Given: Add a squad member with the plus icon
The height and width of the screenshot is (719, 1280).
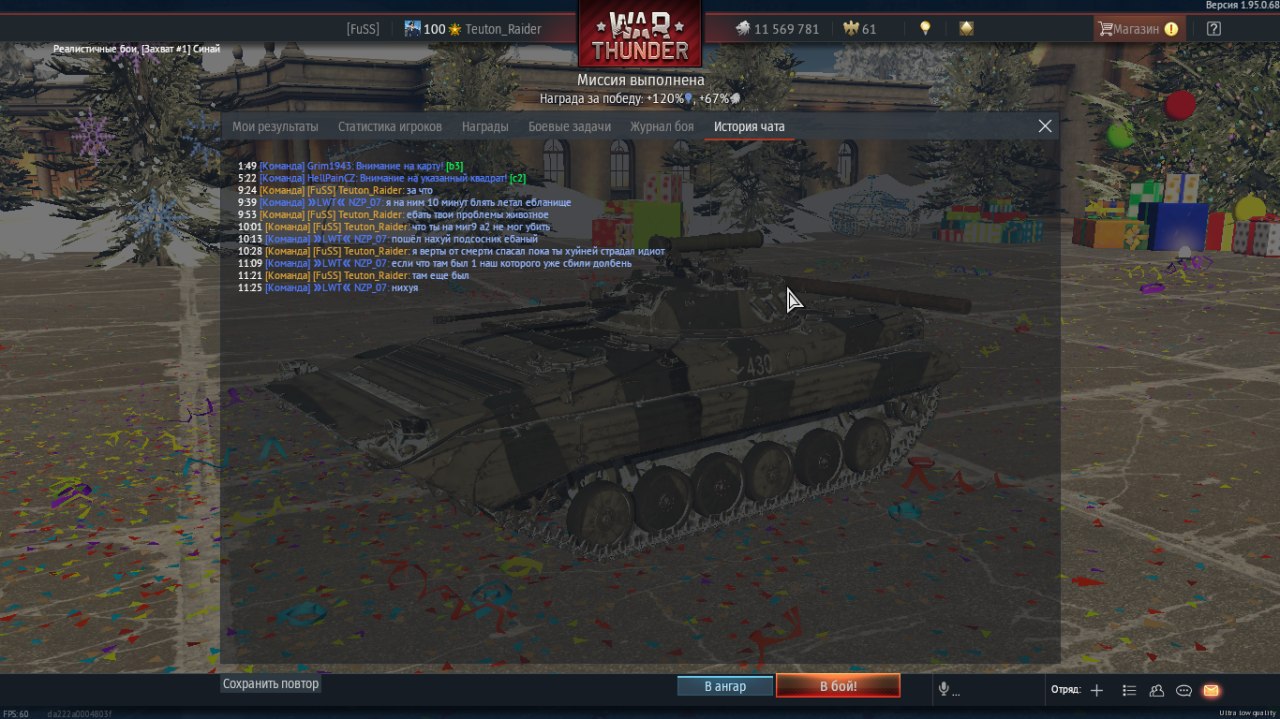Looking at the screenshot, I should click(1097, 690).
